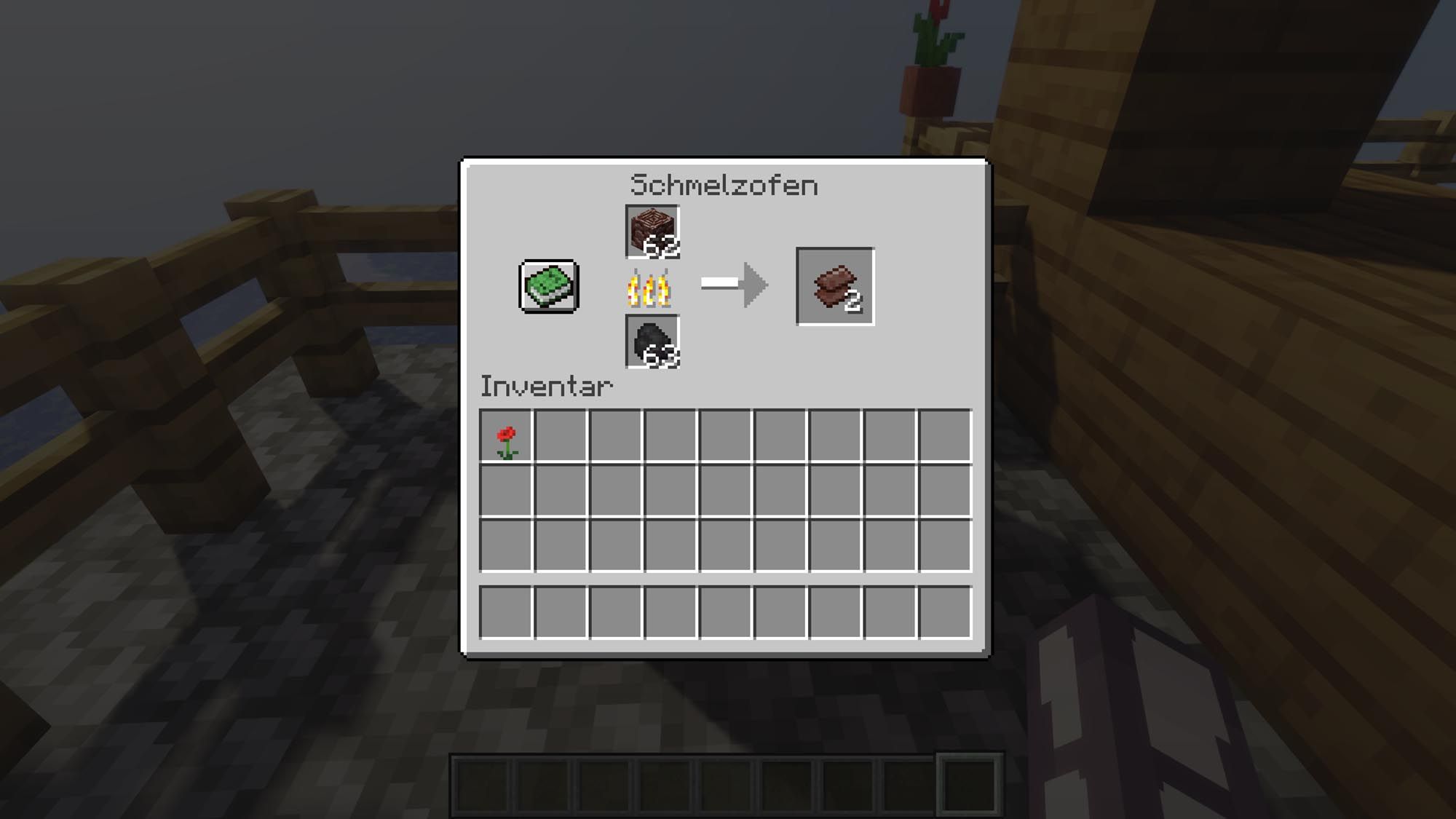The height and width of the screenshot is (819, 1456).
Task: Take the netherite scrap from output
Action: tap(835, 286)
